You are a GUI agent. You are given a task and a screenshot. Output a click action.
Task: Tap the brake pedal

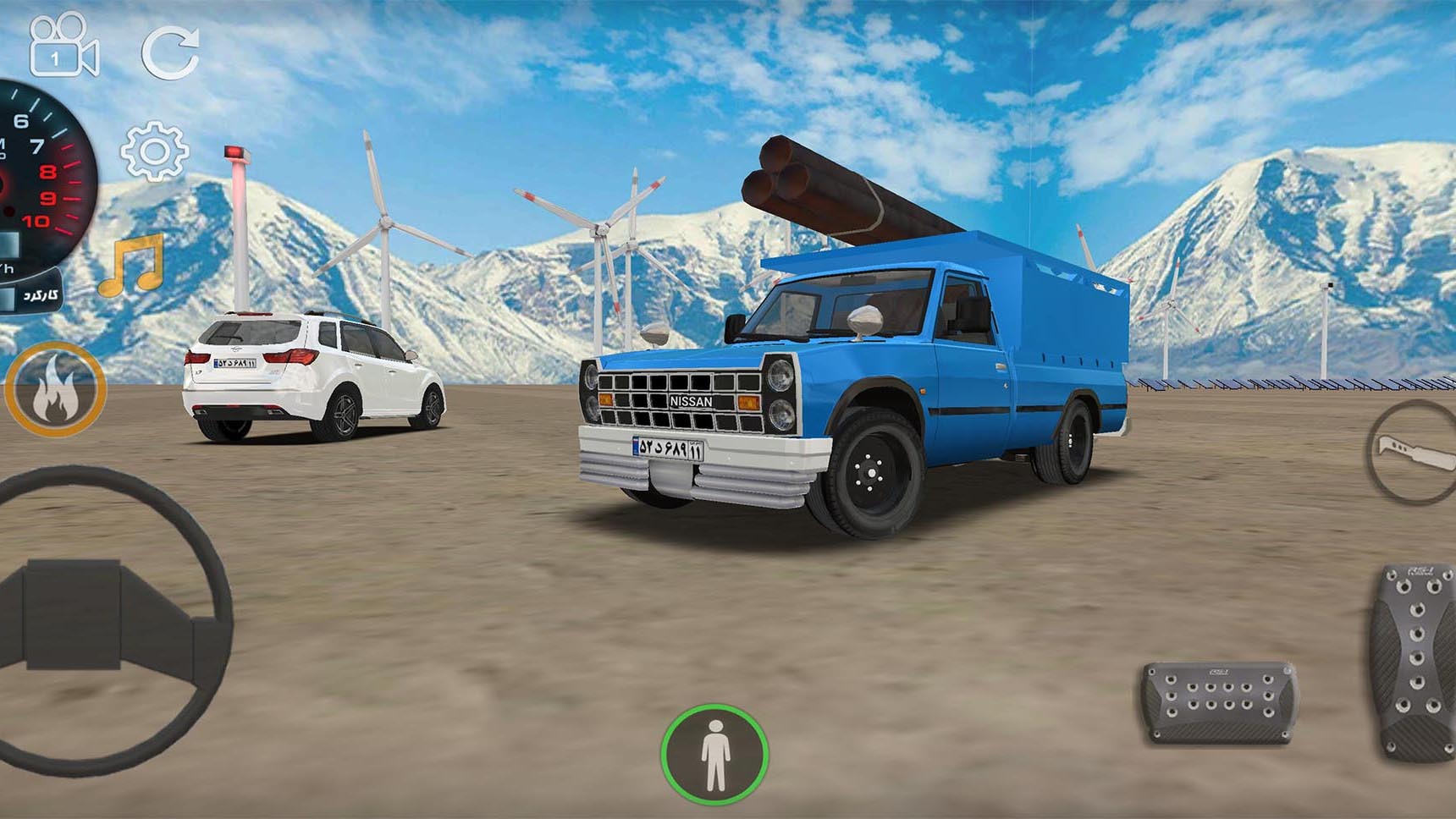point(1218,702)
